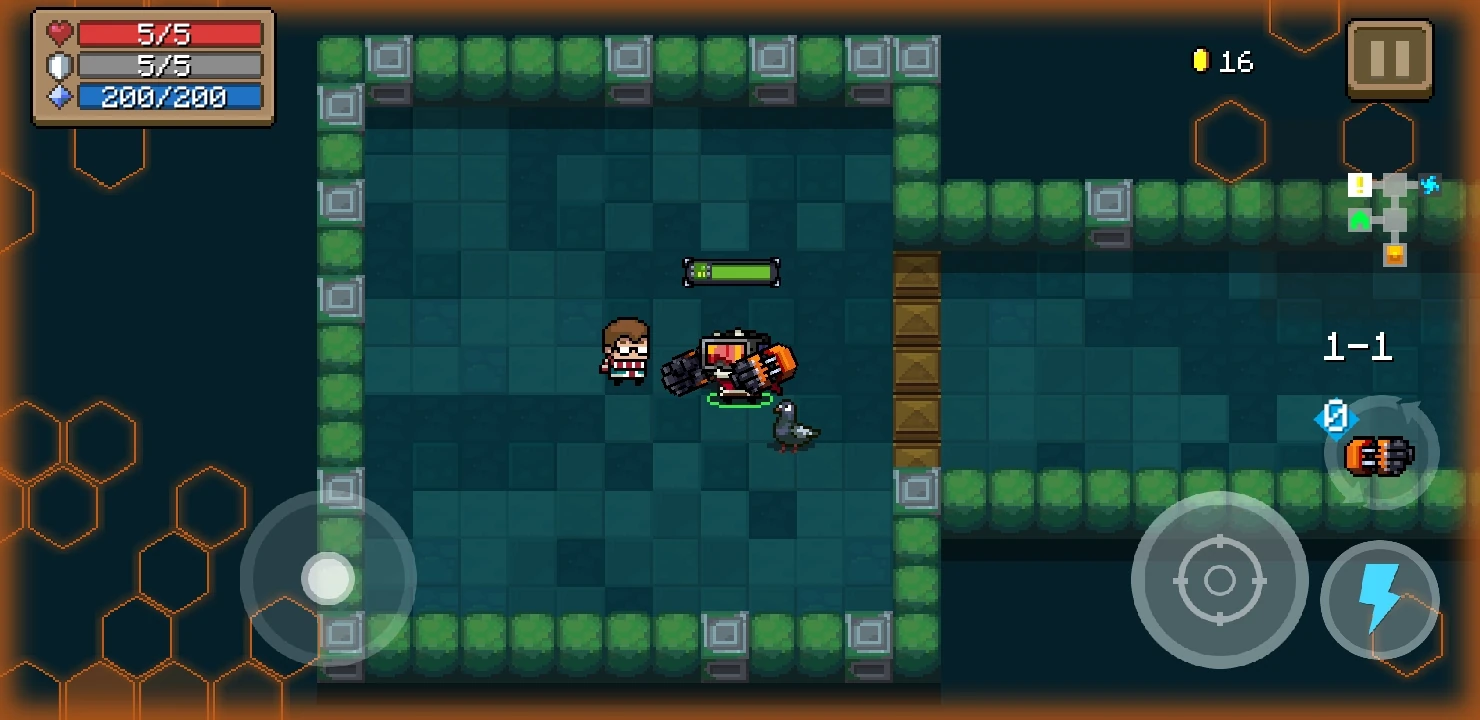
Task: Select the exclamation mark room on the minimap
Action: coord(1358,185)
